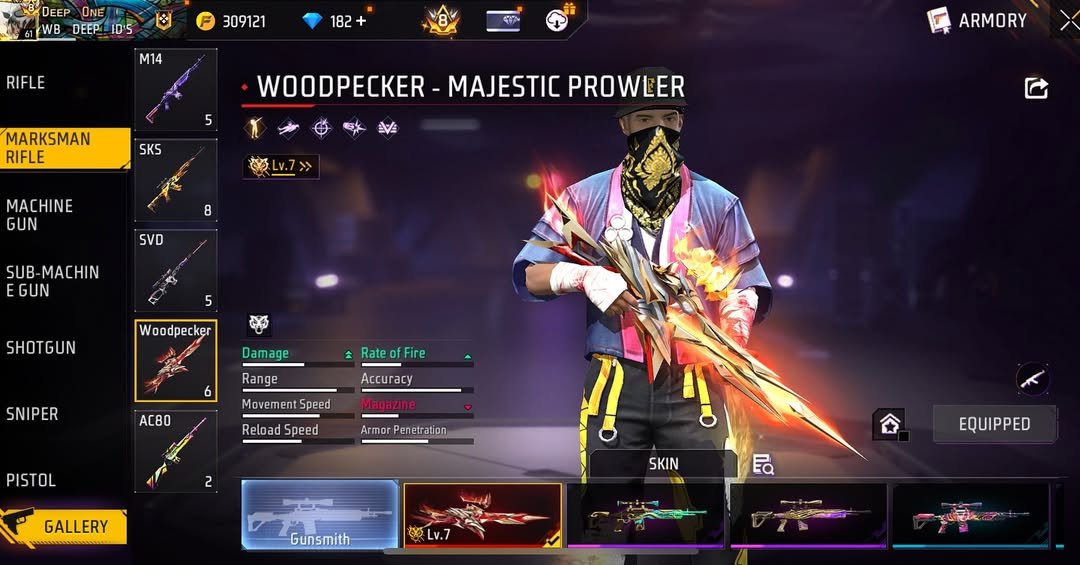Choose the Sniper category
1080x565 pixels.
click(32, 414)
